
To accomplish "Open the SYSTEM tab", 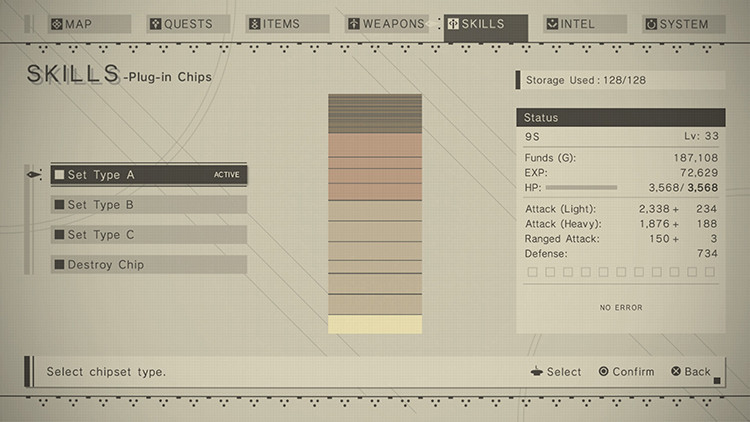I will coord(684,24).
